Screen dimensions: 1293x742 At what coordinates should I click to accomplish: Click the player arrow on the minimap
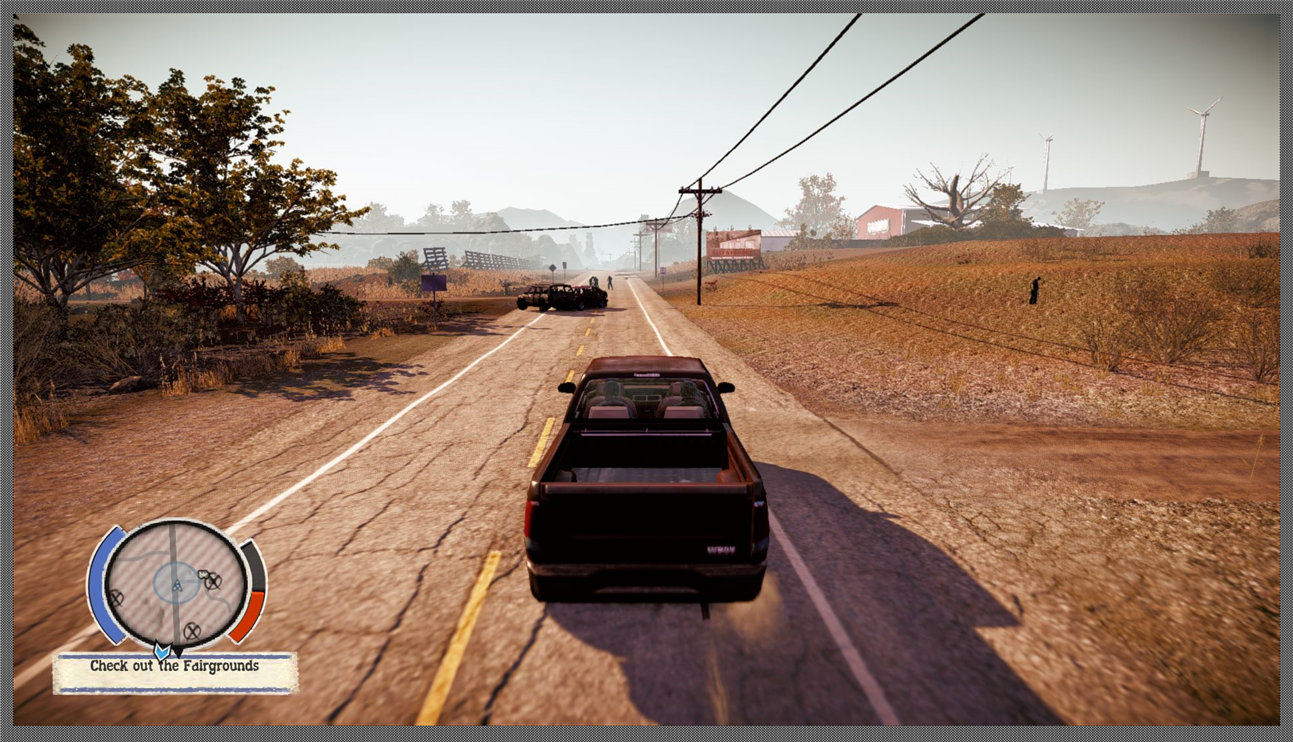177,587
